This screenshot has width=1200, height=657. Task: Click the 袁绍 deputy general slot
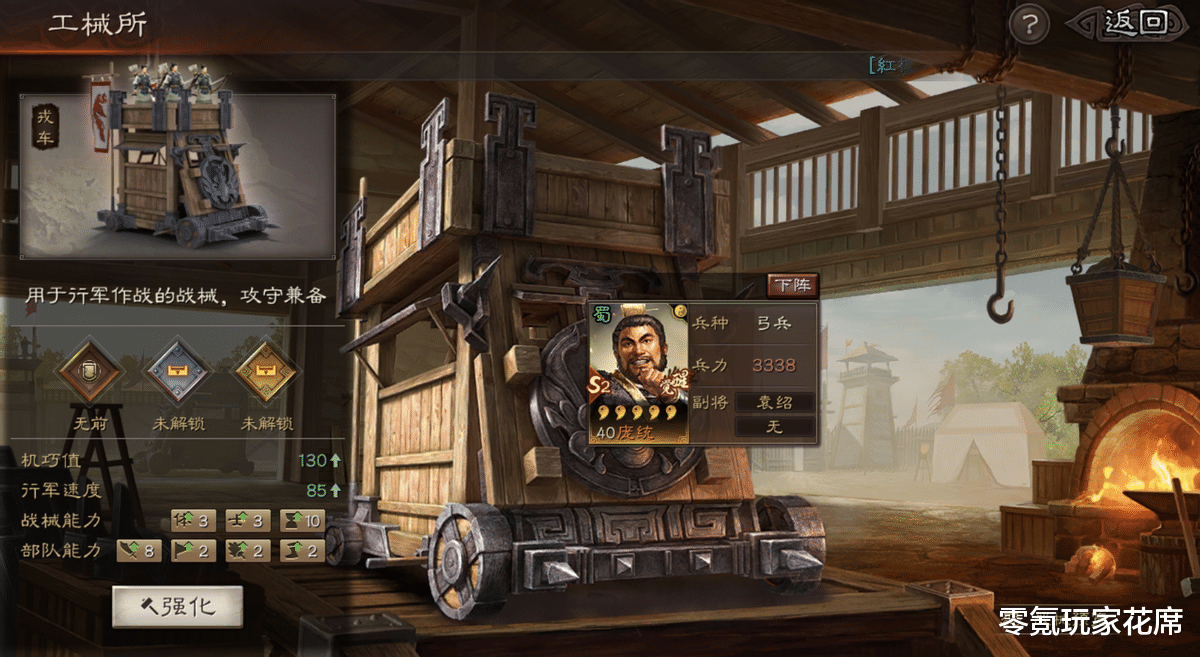[x=775, y=402]
